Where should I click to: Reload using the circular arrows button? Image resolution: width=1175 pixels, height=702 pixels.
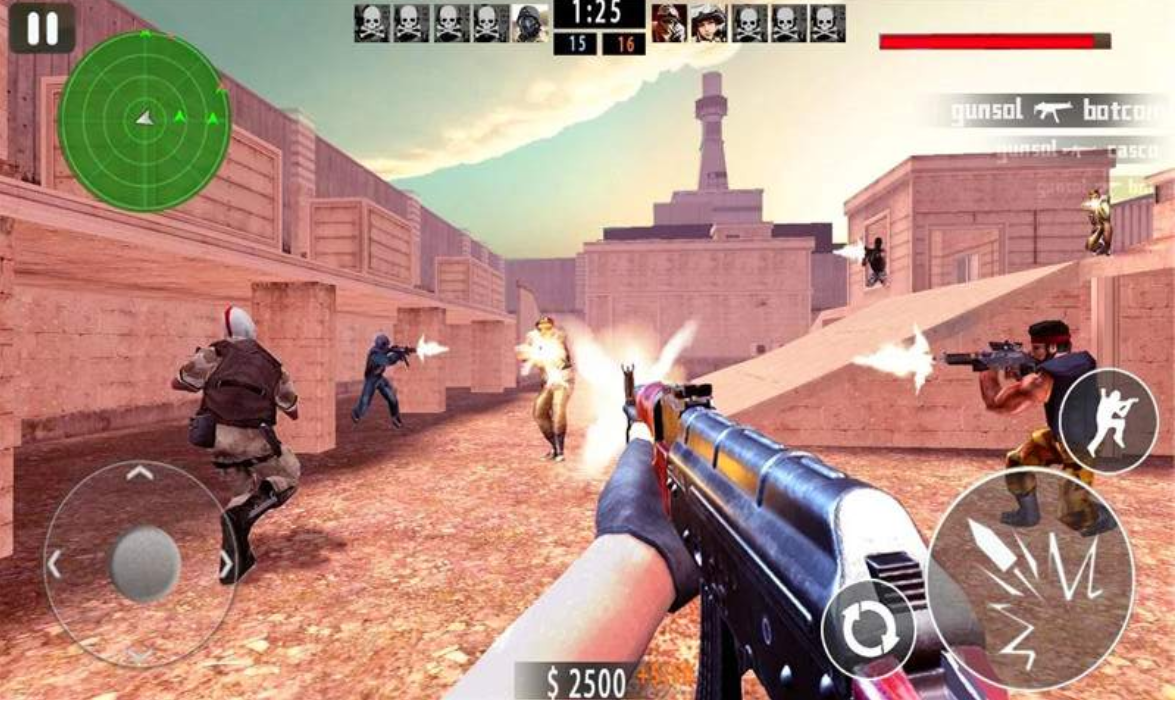868,629
